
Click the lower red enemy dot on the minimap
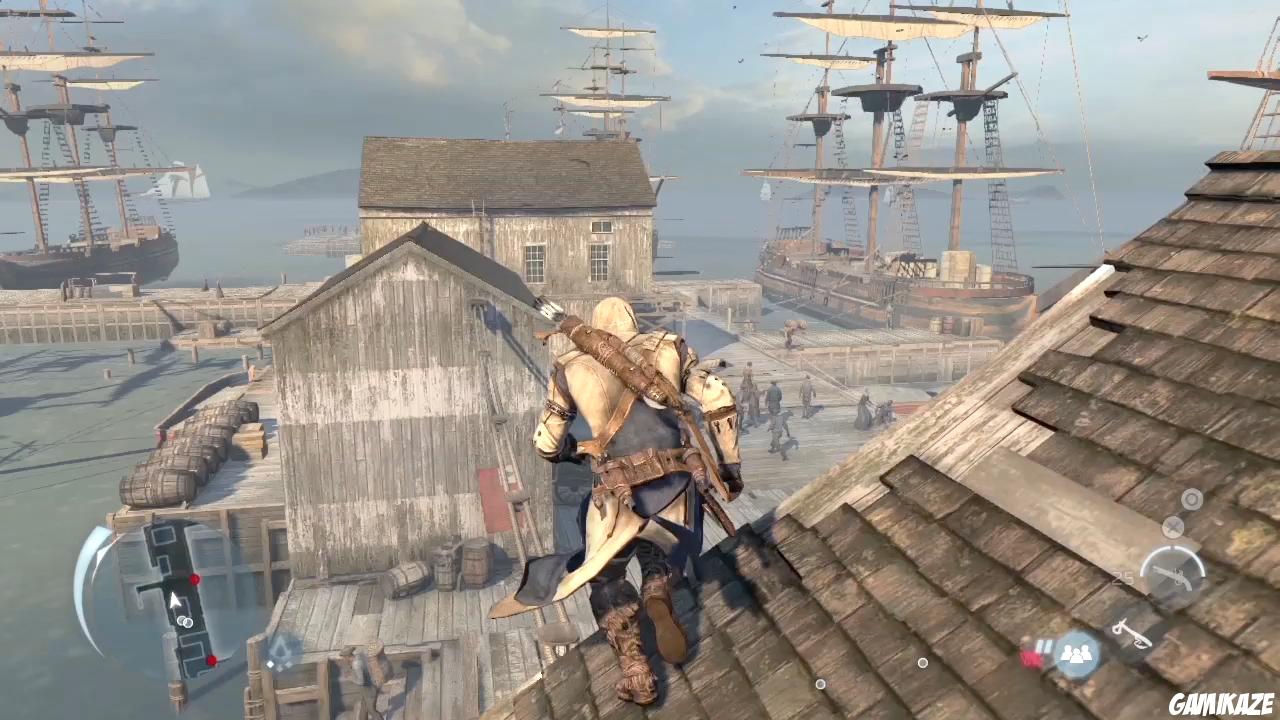click(x=211, y=659)
